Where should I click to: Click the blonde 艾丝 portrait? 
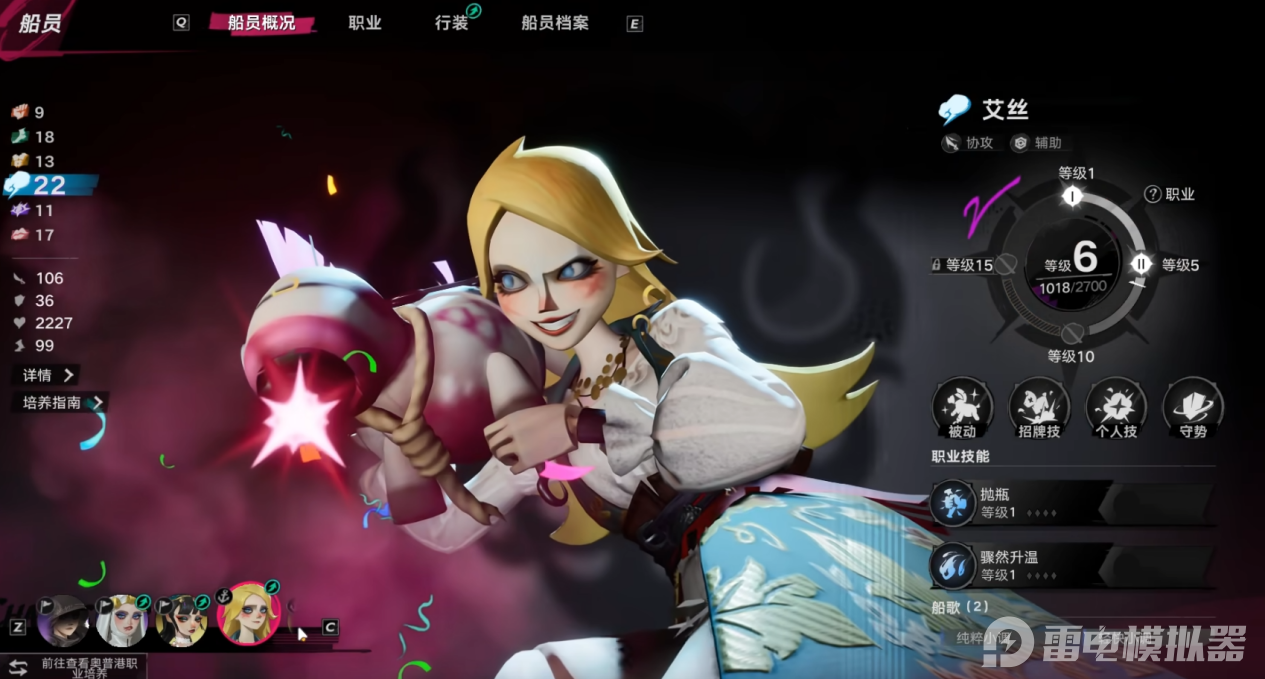[247, 614]
